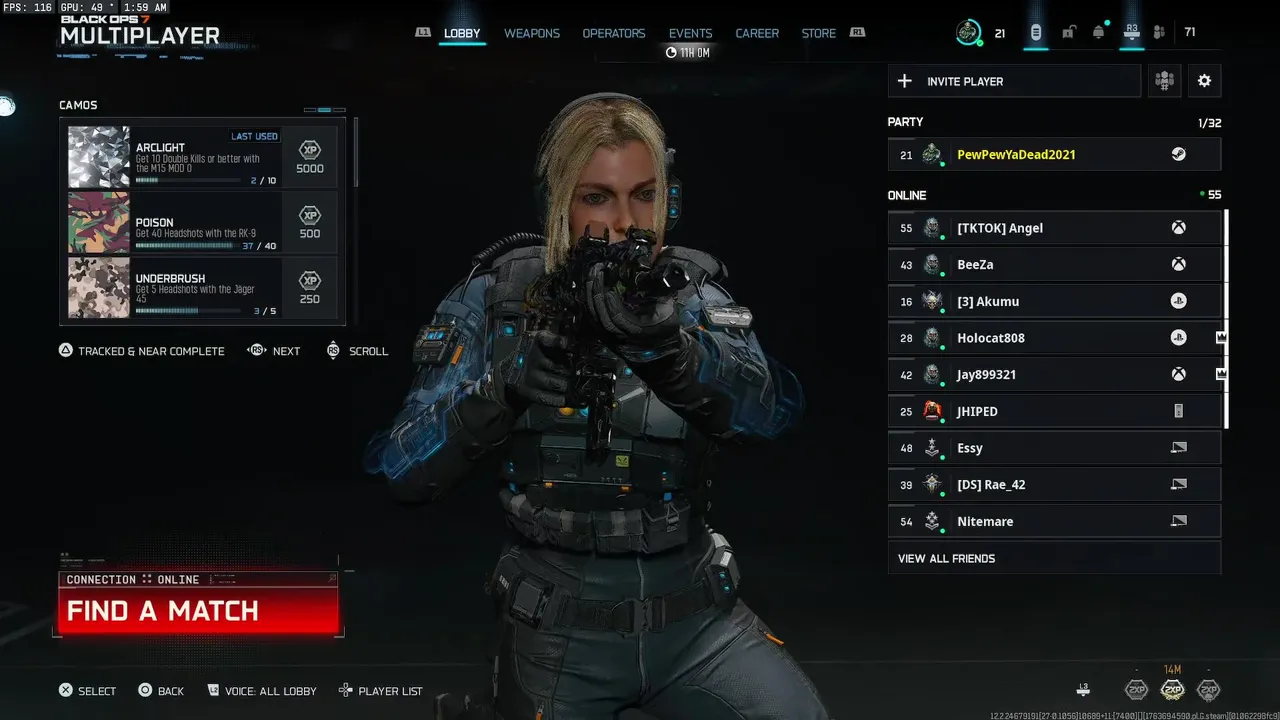Open the gear settings icon

point(1204,81)
